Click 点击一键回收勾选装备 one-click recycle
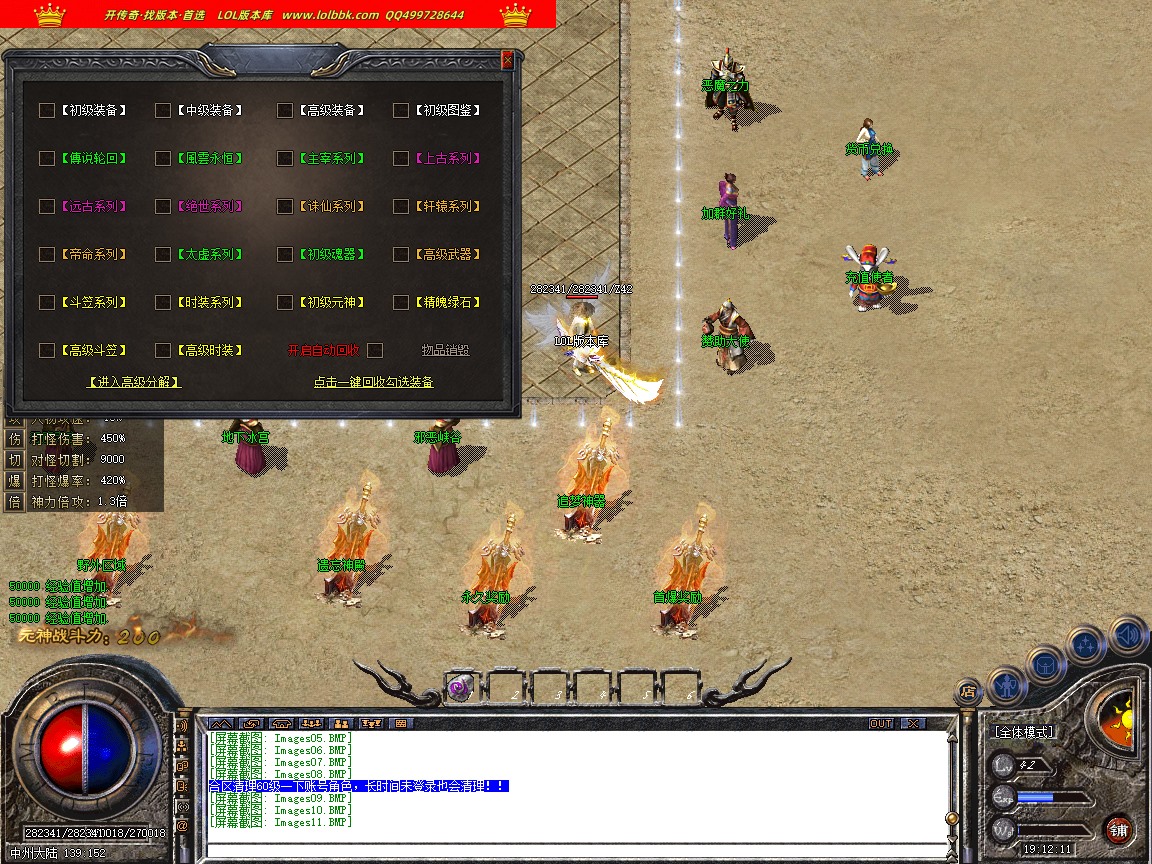The image size is (1152, 864). point(373,382)
